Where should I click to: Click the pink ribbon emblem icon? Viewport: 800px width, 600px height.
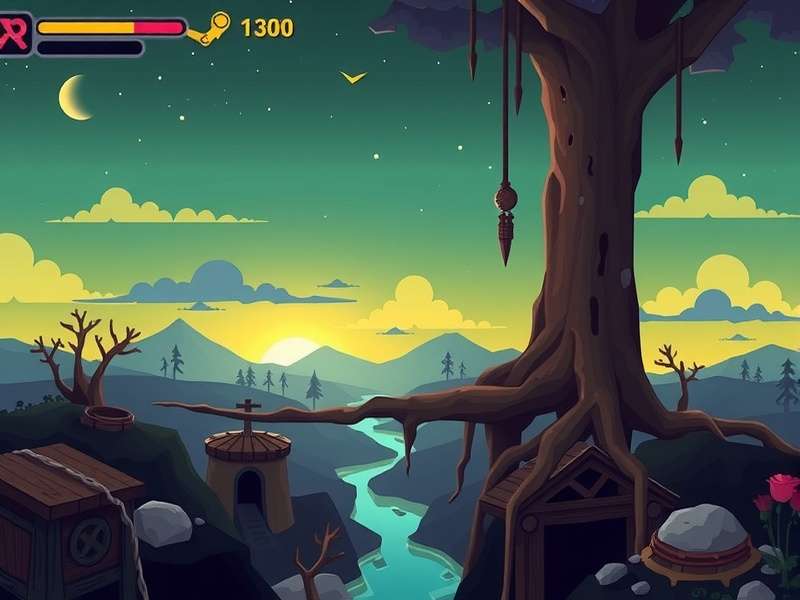14,33
